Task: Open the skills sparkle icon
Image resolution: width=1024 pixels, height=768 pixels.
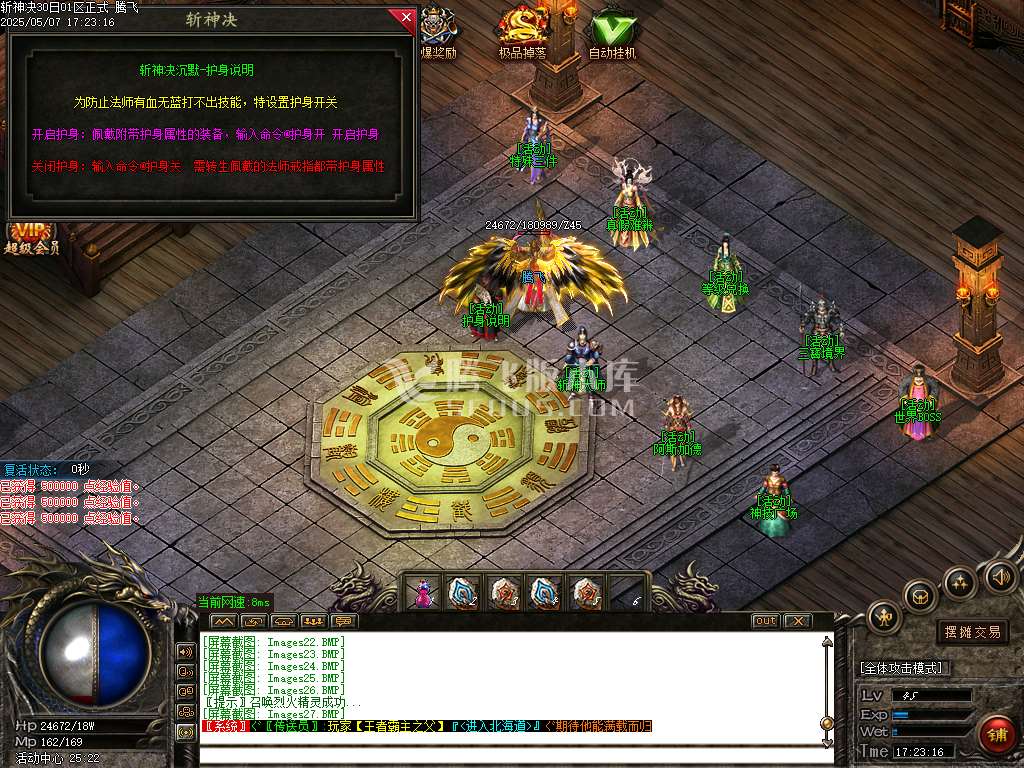Action: coord(960,581)
